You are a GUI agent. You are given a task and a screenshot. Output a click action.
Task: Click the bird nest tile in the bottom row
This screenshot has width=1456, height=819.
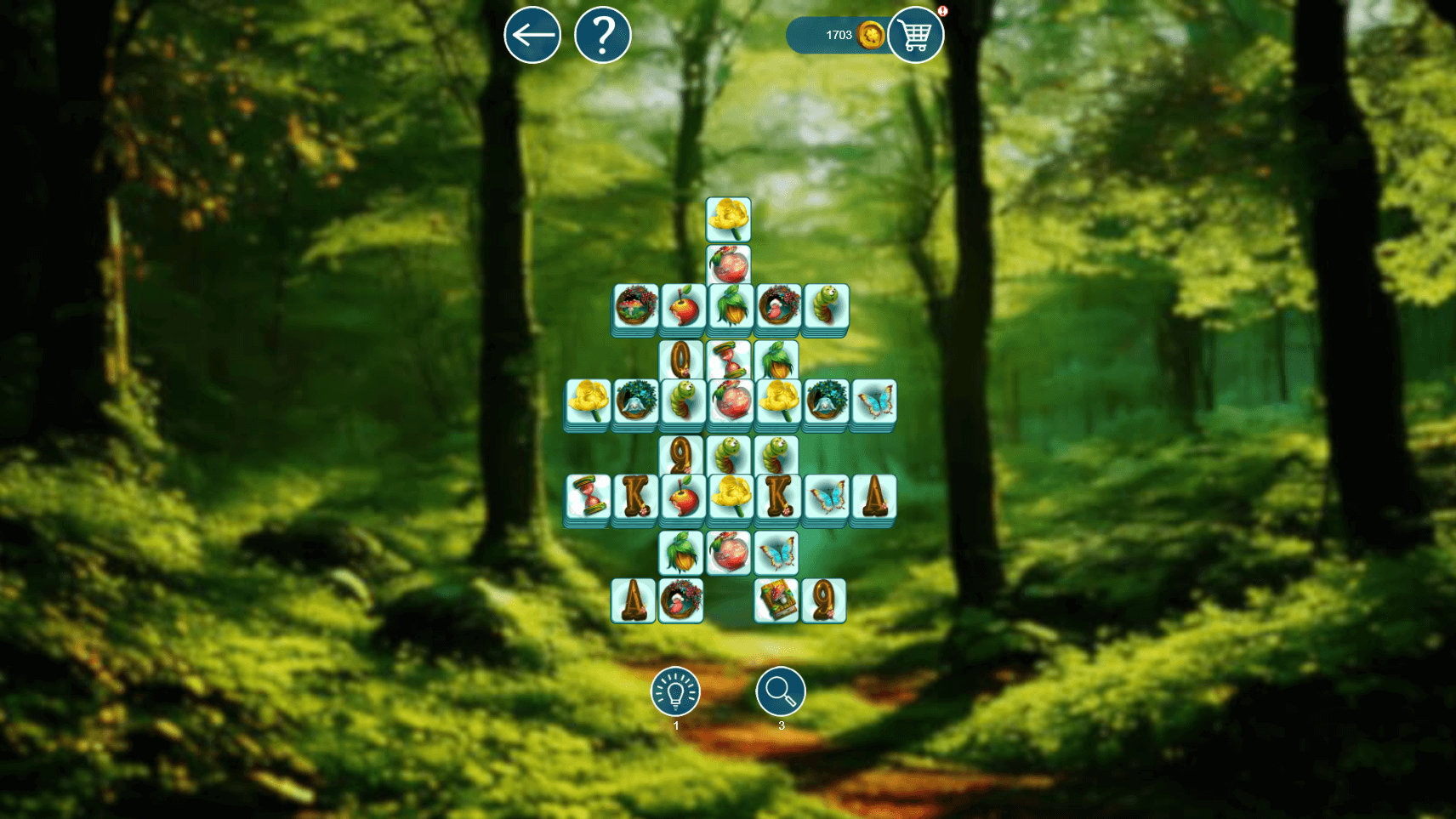(680, 599)
